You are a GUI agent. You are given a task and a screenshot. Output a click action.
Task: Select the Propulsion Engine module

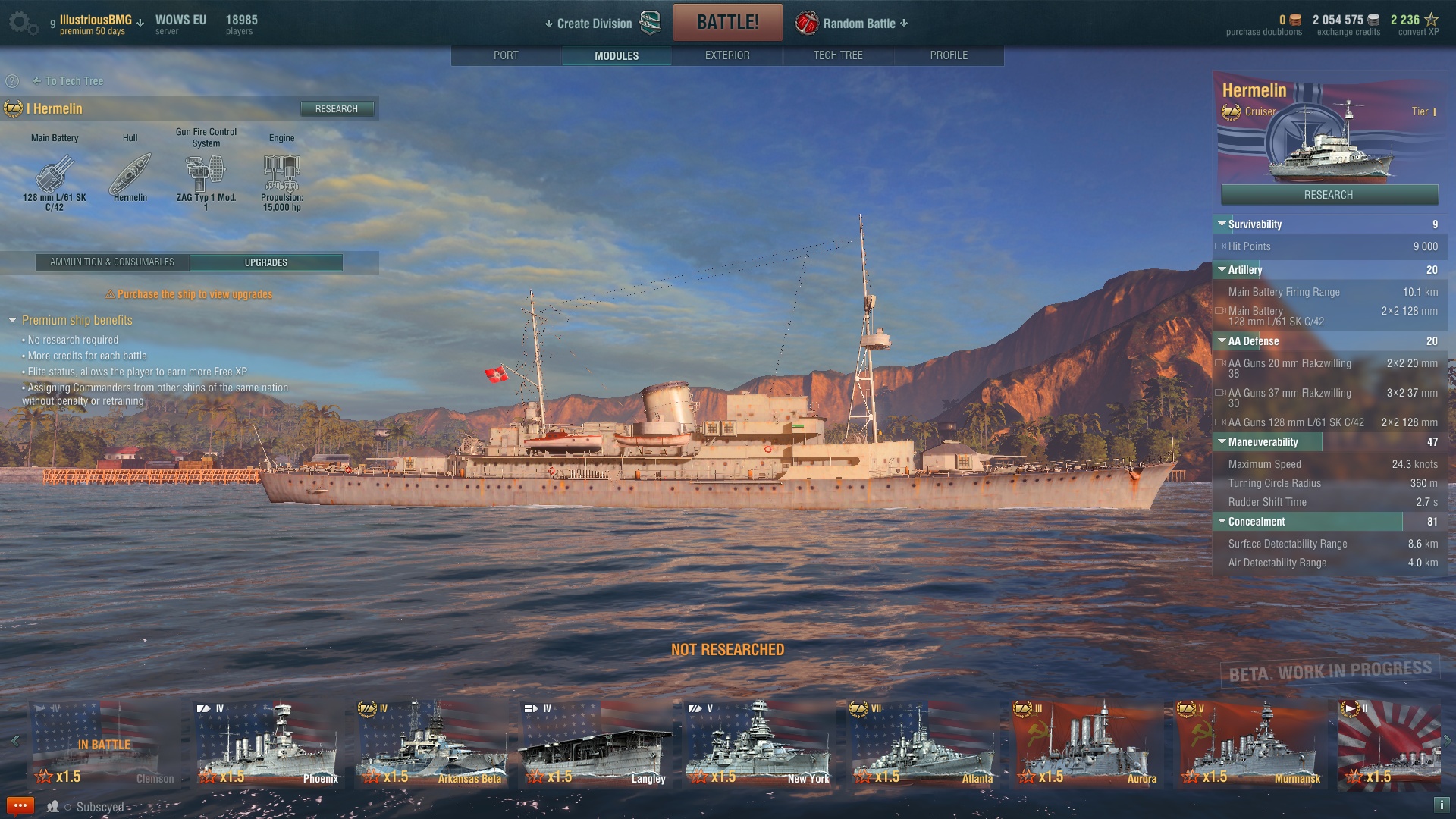[x=281, y=176]
